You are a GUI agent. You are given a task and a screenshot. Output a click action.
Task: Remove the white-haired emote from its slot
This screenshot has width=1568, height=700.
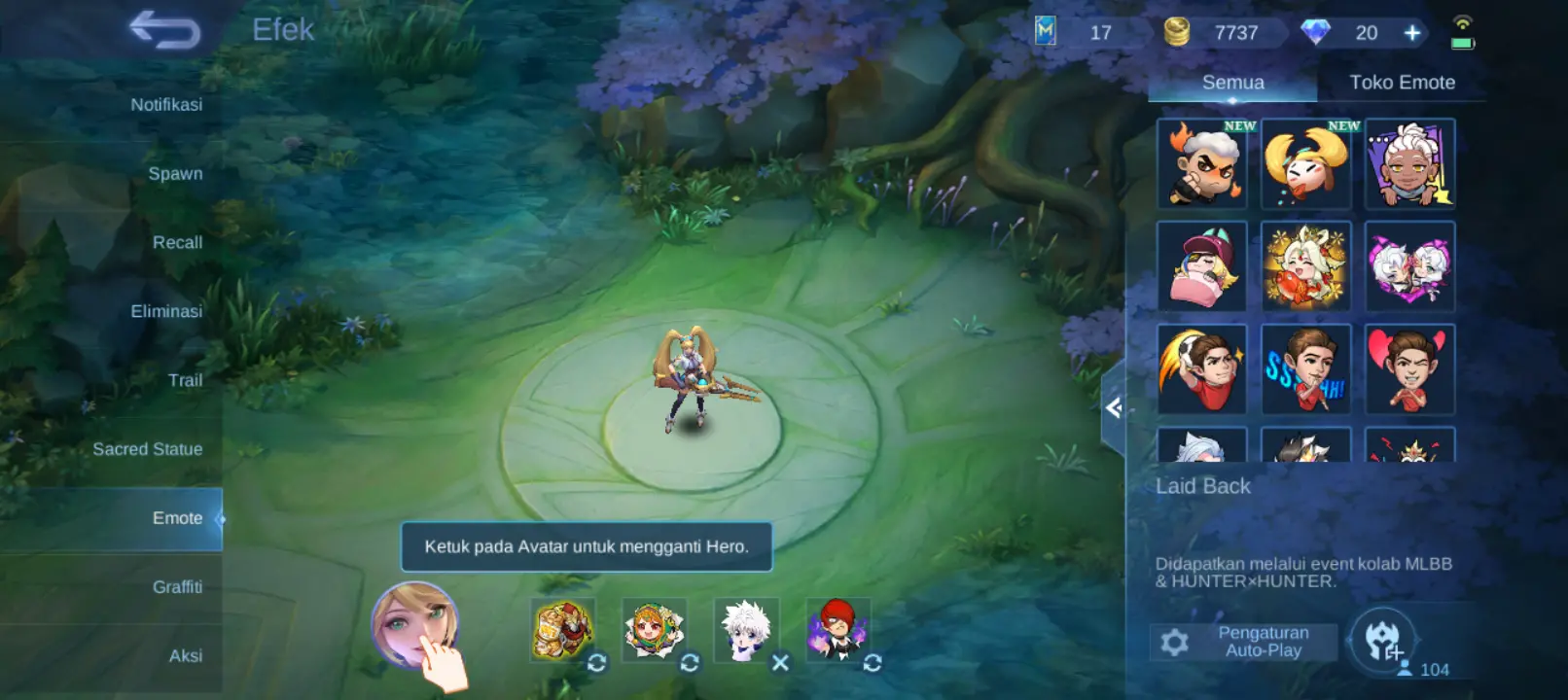pos(780,663)
